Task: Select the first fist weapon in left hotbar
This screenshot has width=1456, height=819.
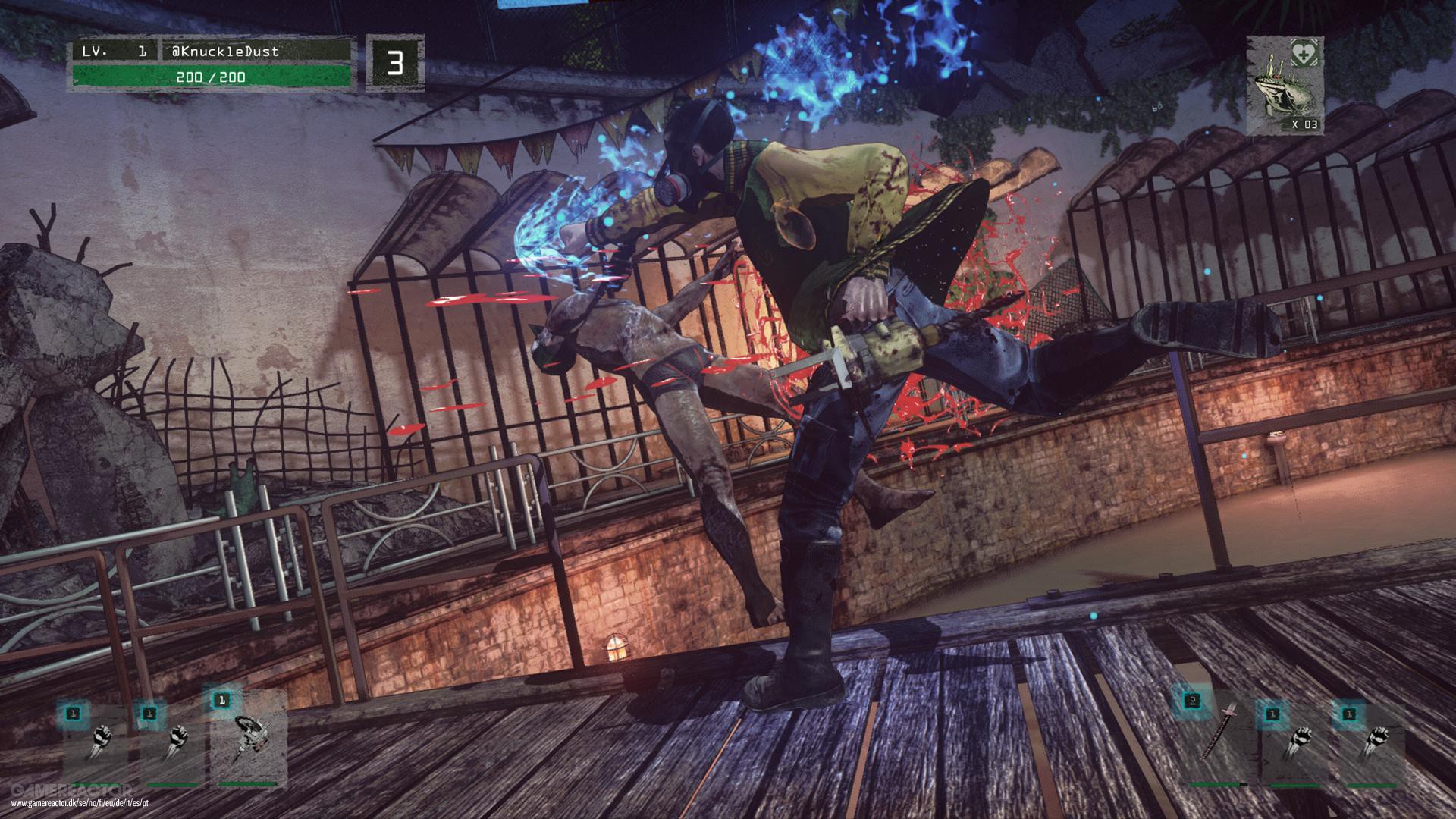Action: coord(102,736)
